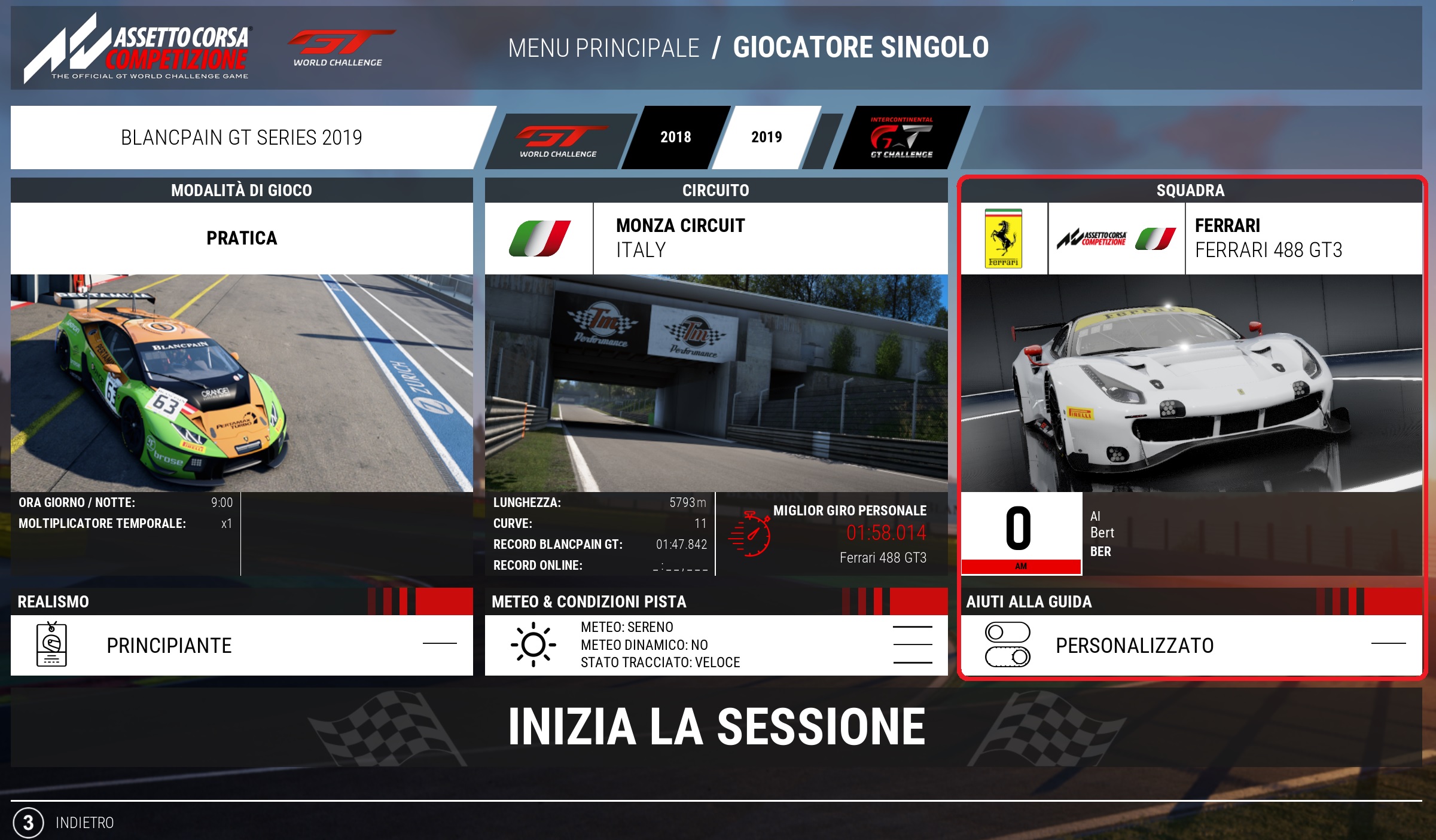Click the white Ferrari car preview
The height and width of the screenshot is (840, 1436).
point(1191,383)
